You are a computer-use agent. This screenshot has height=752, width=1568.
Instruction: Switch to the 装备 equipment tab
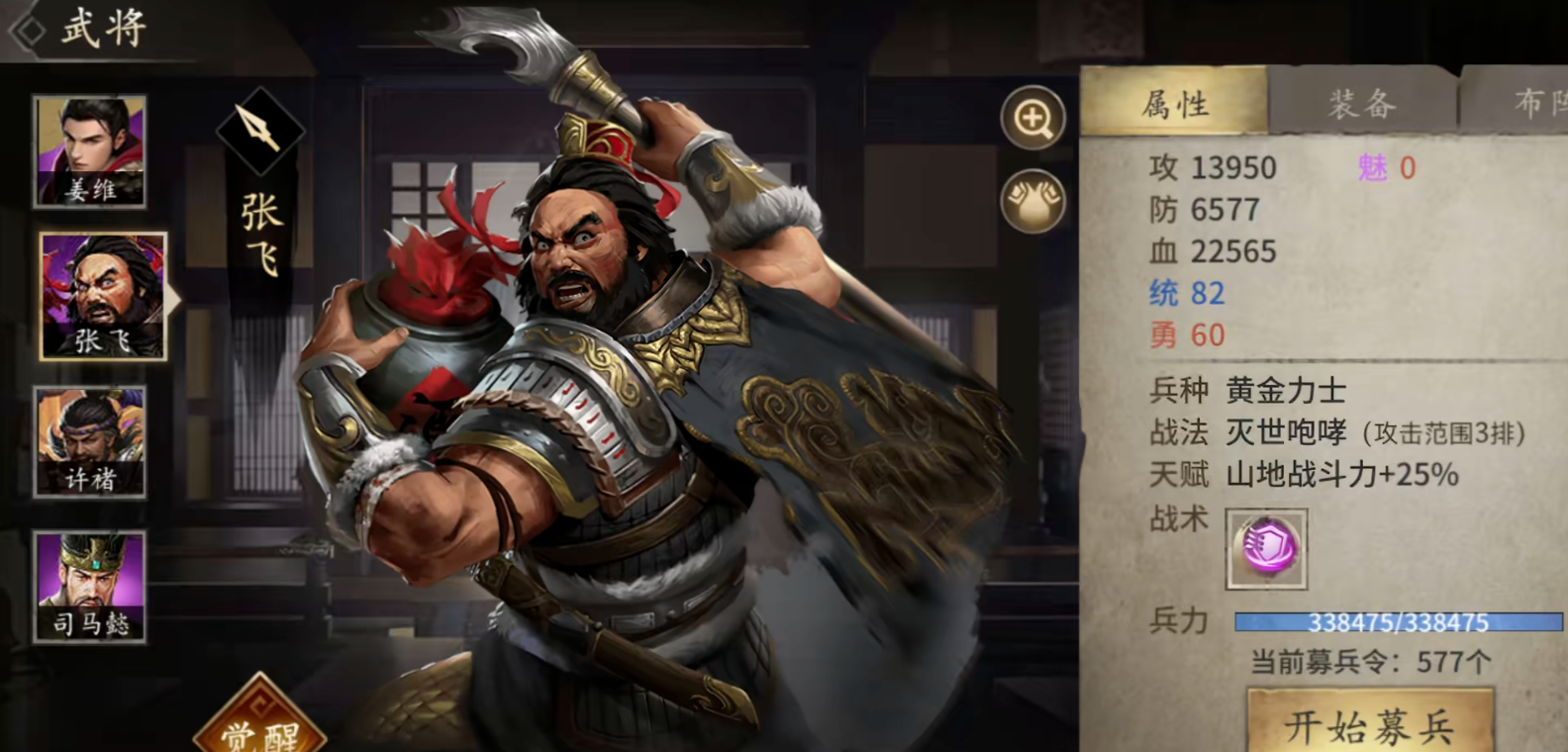(x=1361, y=101)
